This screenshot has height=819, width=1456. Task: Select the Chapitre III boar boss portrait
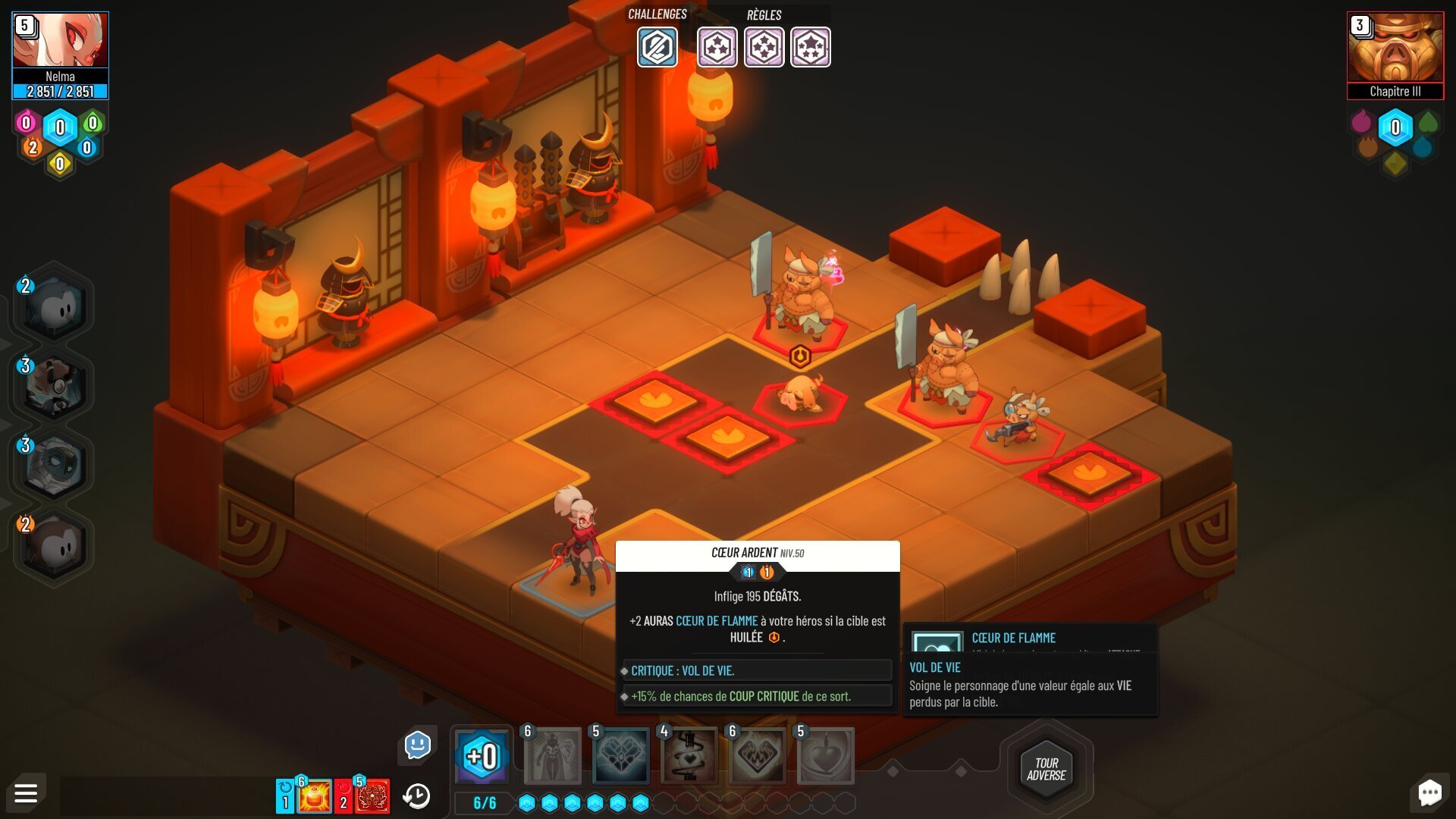tap(1395, 47)
